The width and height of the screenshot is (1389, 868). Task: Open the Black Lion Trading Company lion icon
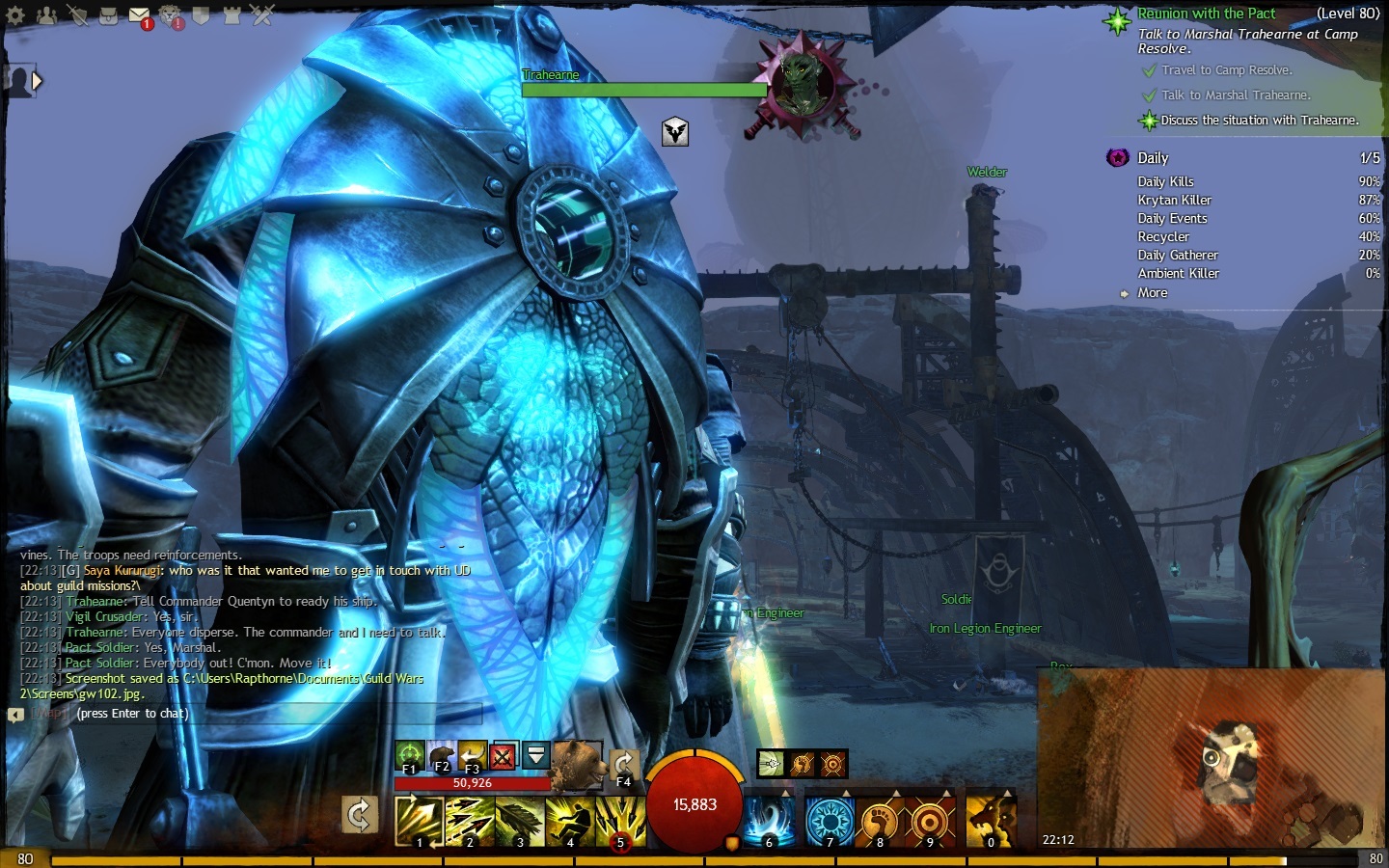point(170,14)
